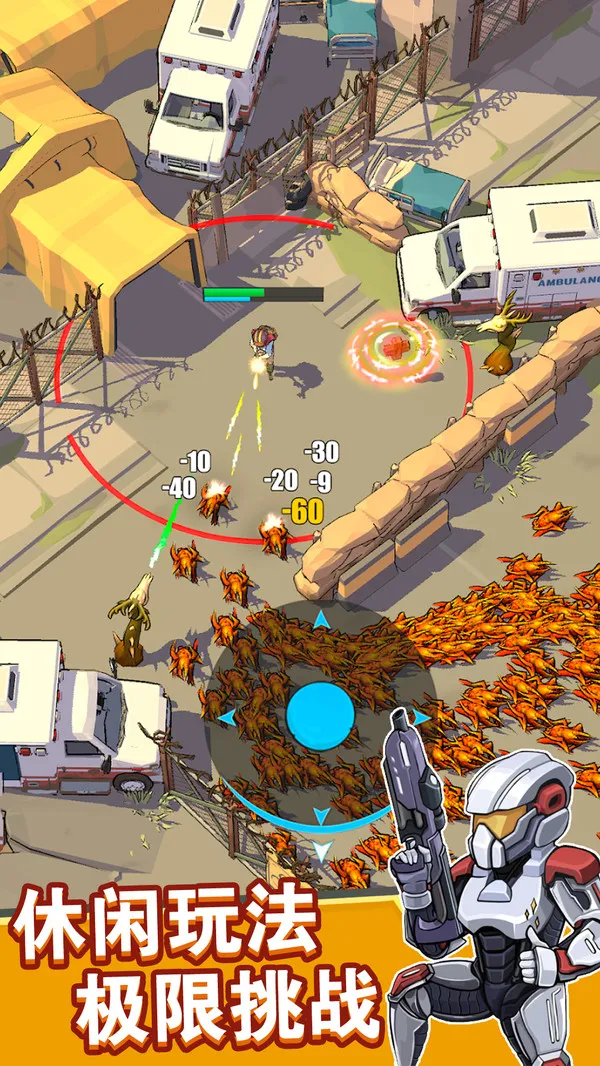600x1066 pixels.
Task: Click the joystick's down arrow
Action: point(320,851)
